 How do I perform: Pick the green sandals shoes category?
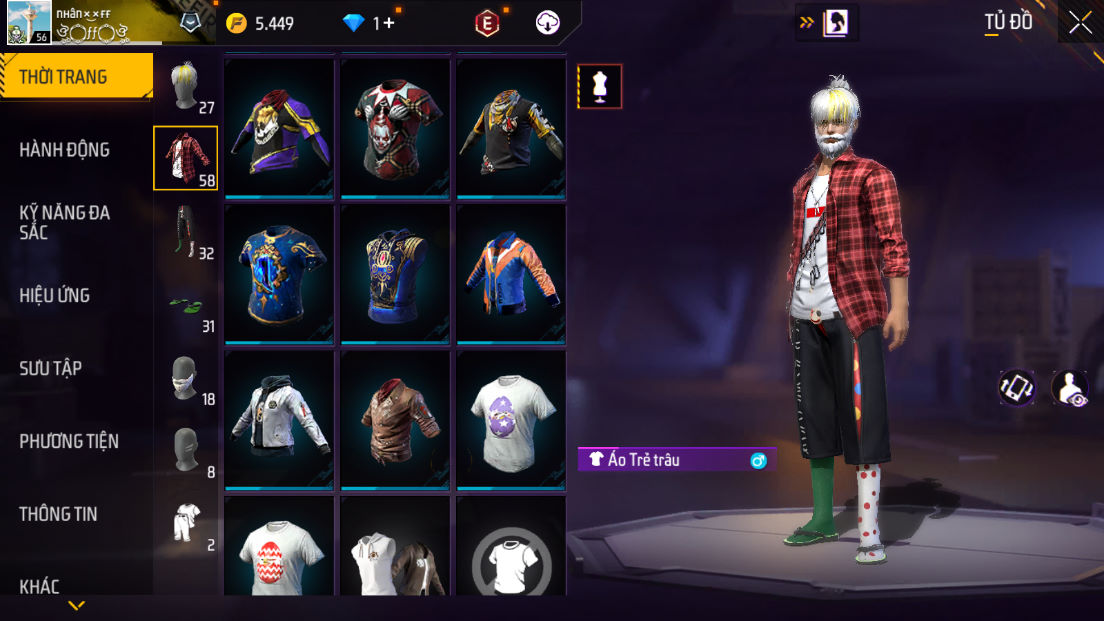point(186,306)
